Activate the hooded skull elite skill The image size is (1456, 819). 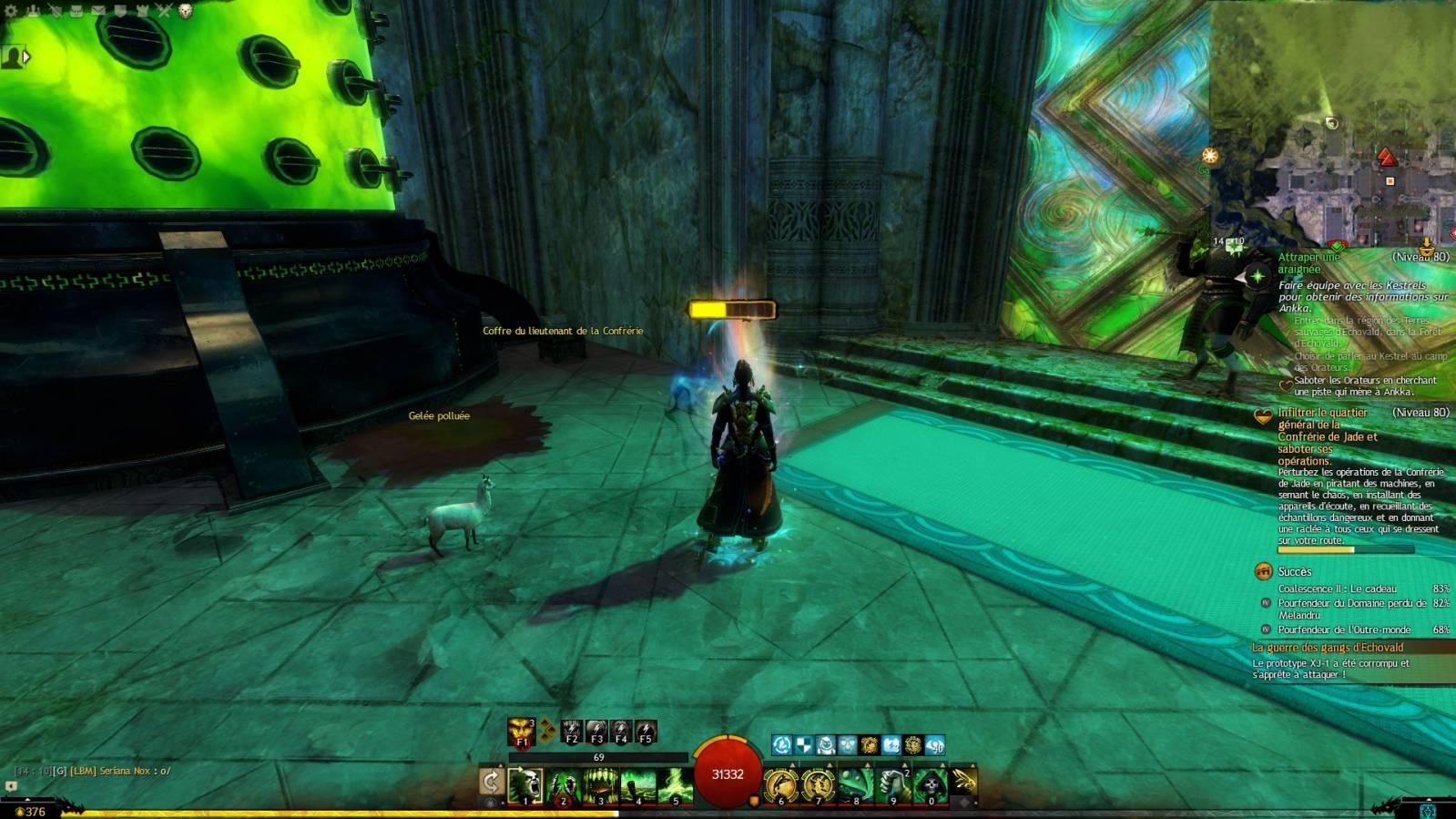click(931, 784)
